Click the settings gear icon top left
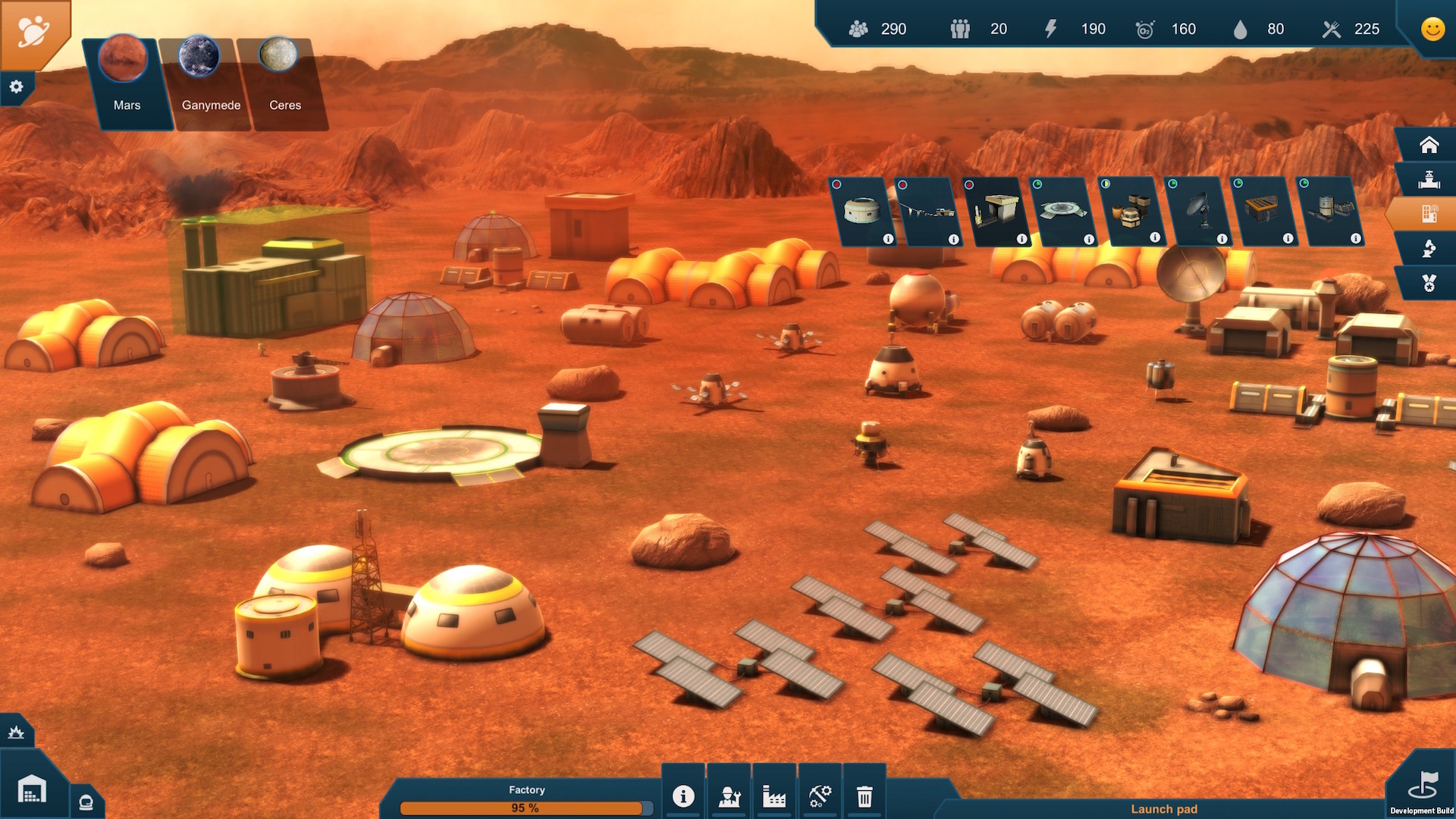The height and width of the screenshot is (819, 1456). click(x=16, y=87)
